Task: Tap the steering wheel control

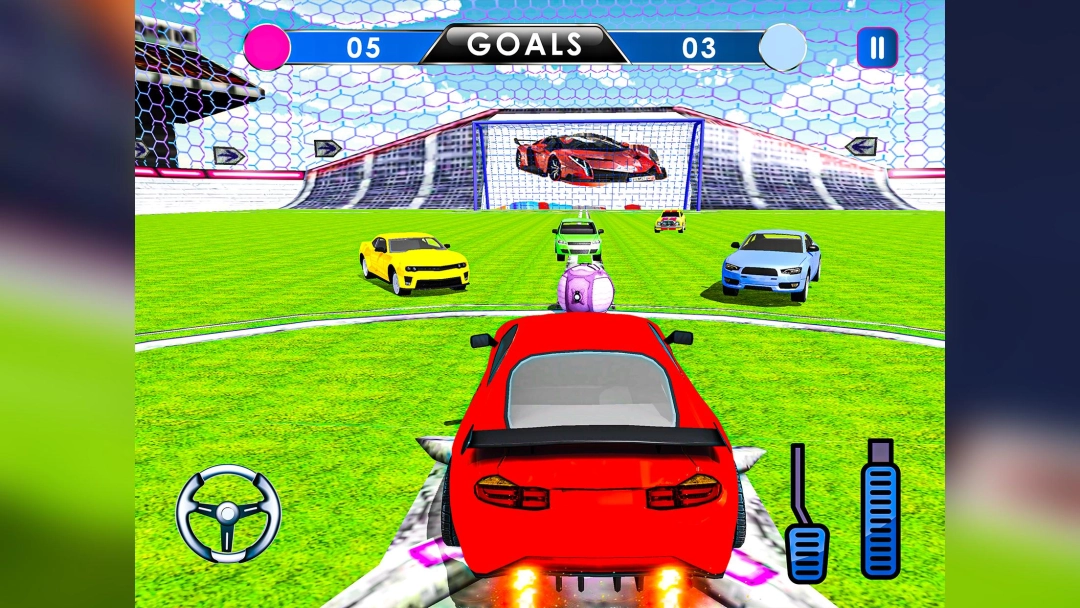Action: (x=228, y=513)
